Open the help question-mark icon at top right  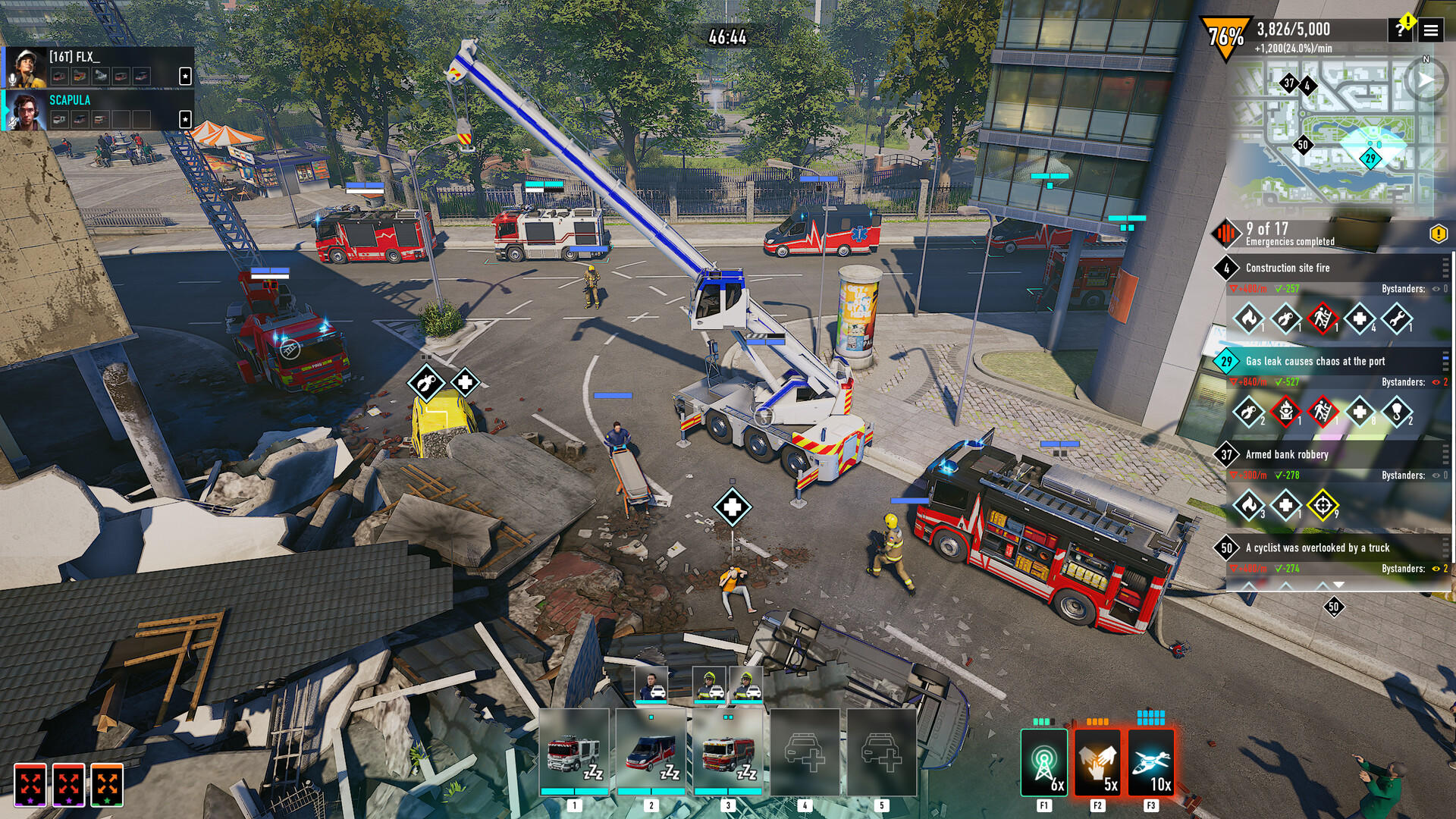click(1401, 30)
